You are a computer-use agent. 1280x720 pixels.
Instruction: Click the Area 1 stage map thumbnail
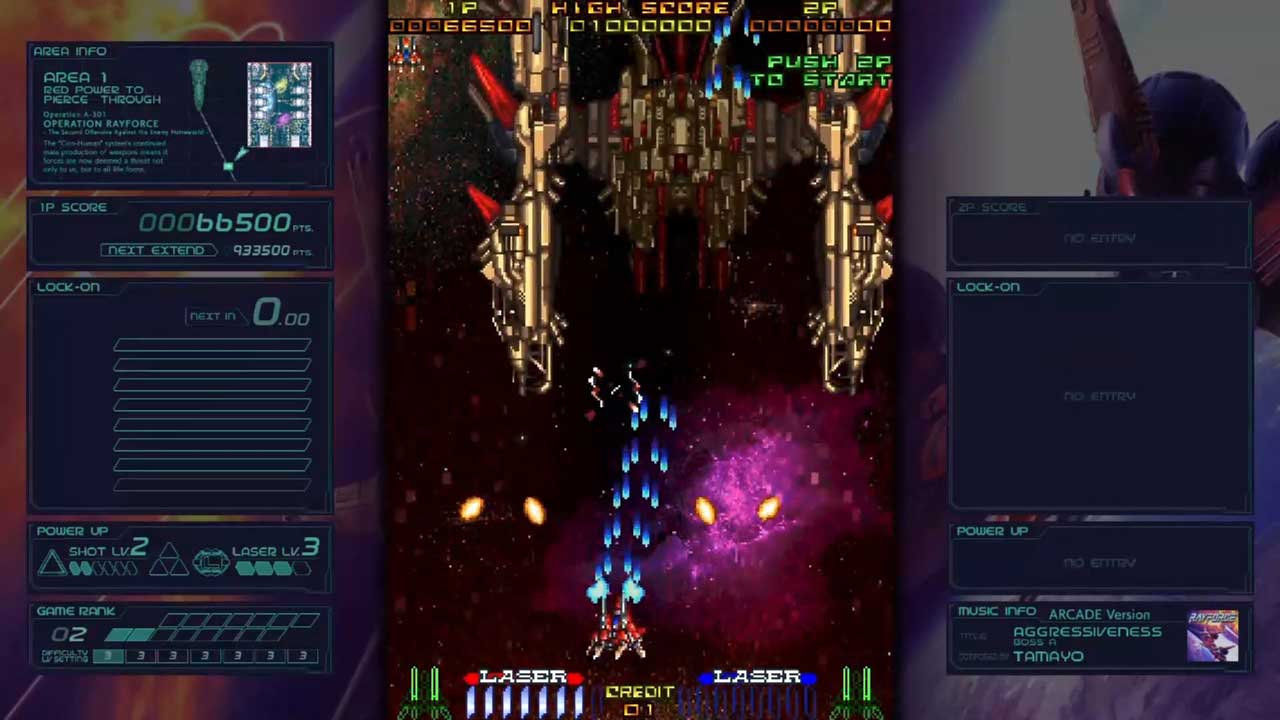click(x=279, y=105)
